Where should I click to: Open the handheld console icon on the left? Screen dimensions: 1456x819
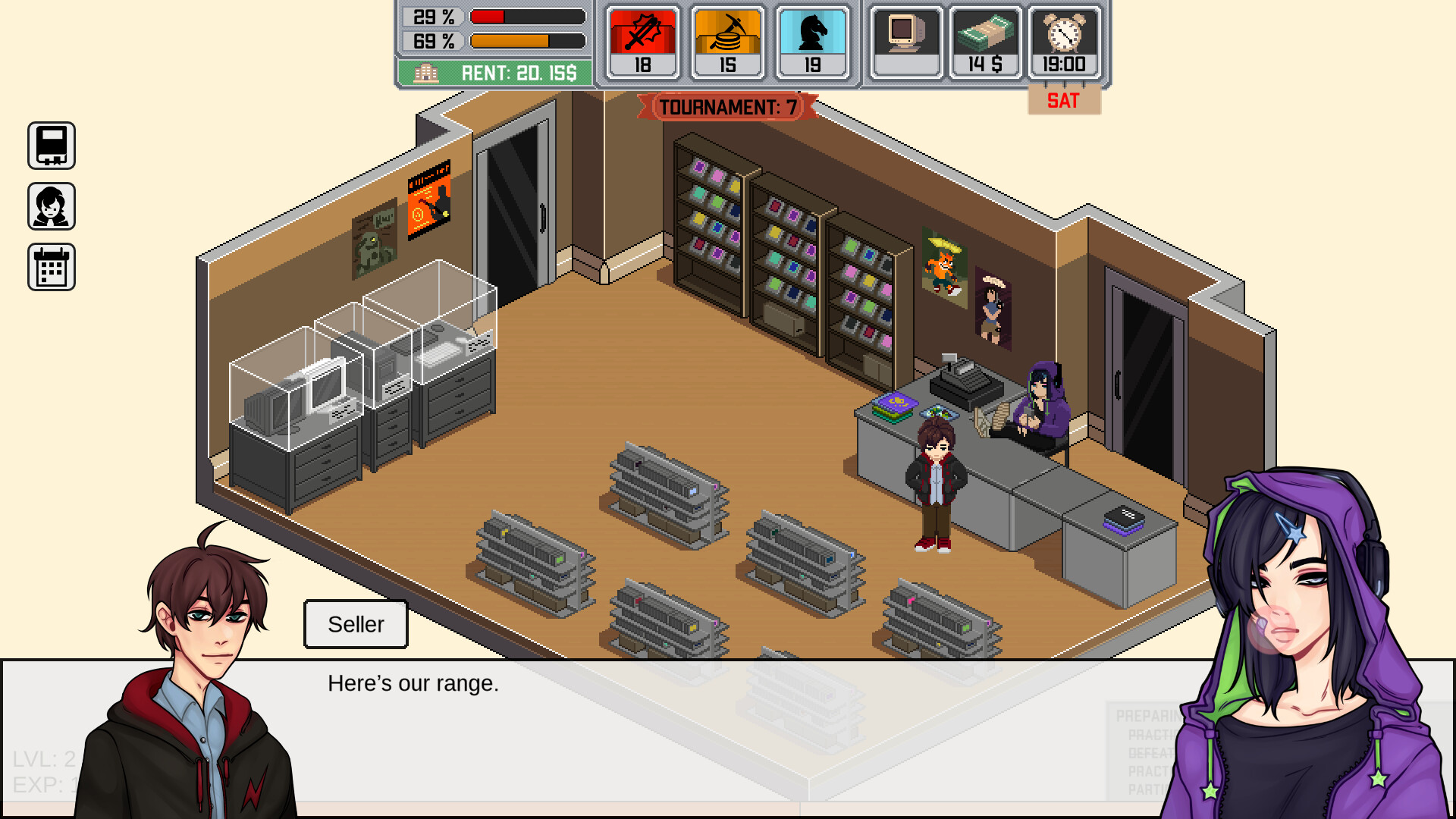[x=52, y=146]
